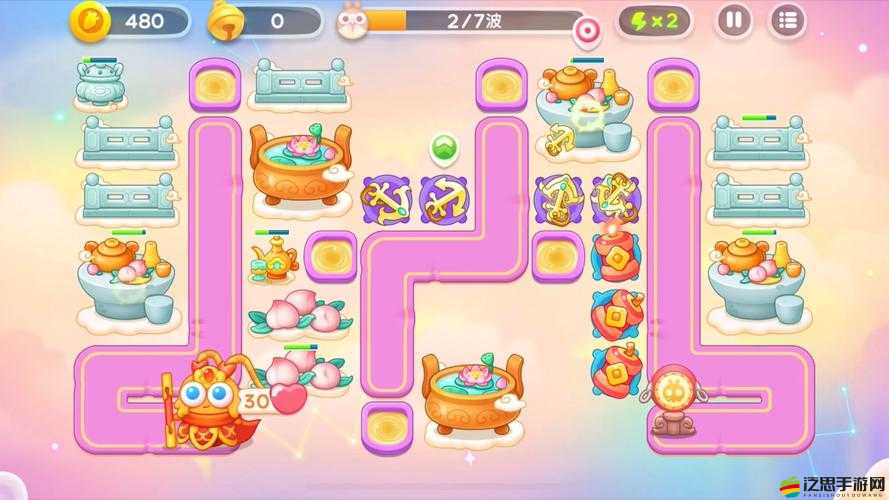Open the list menu button
889x500 pixels.
click(788, 19)
